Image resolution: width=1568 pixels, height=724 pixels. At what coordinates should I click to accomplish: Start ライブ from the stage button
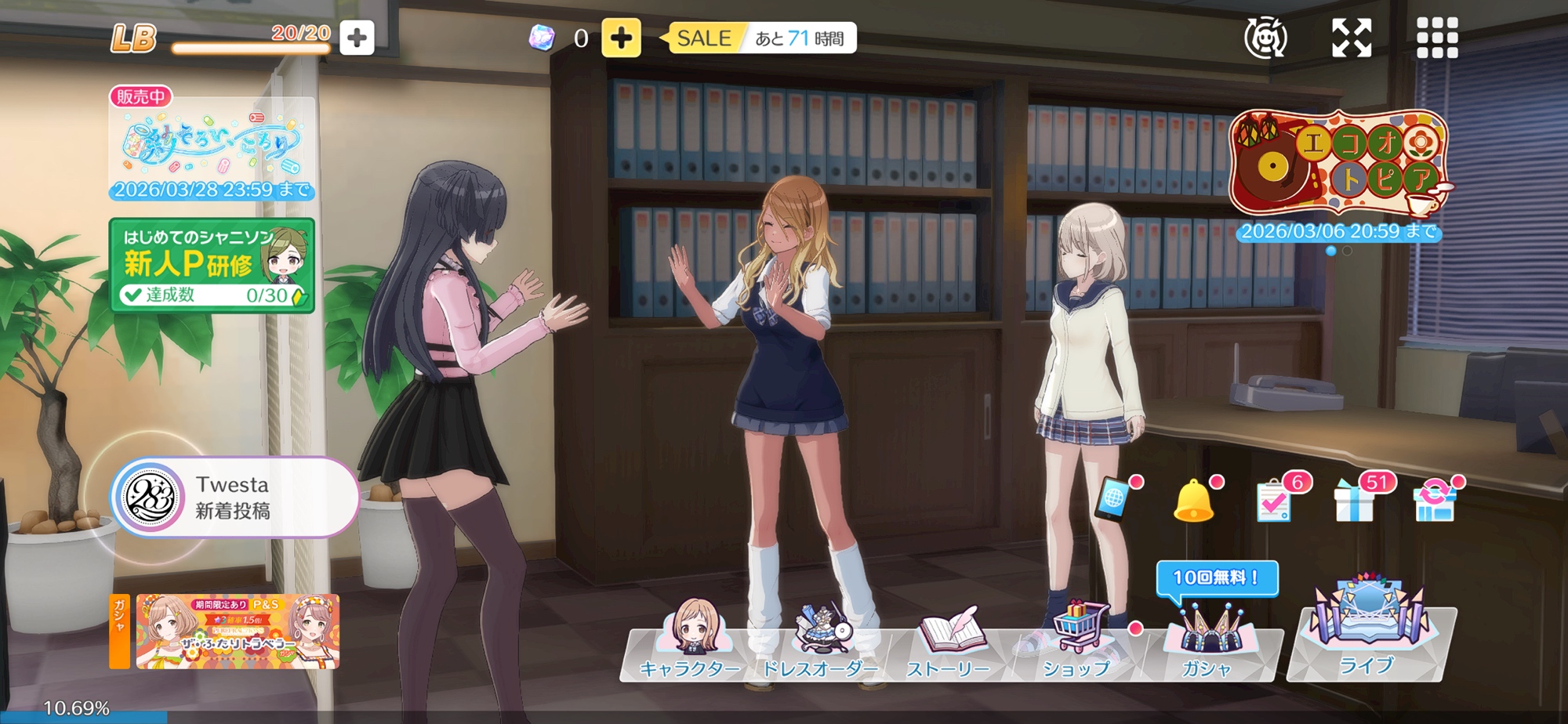[1368, 635]
